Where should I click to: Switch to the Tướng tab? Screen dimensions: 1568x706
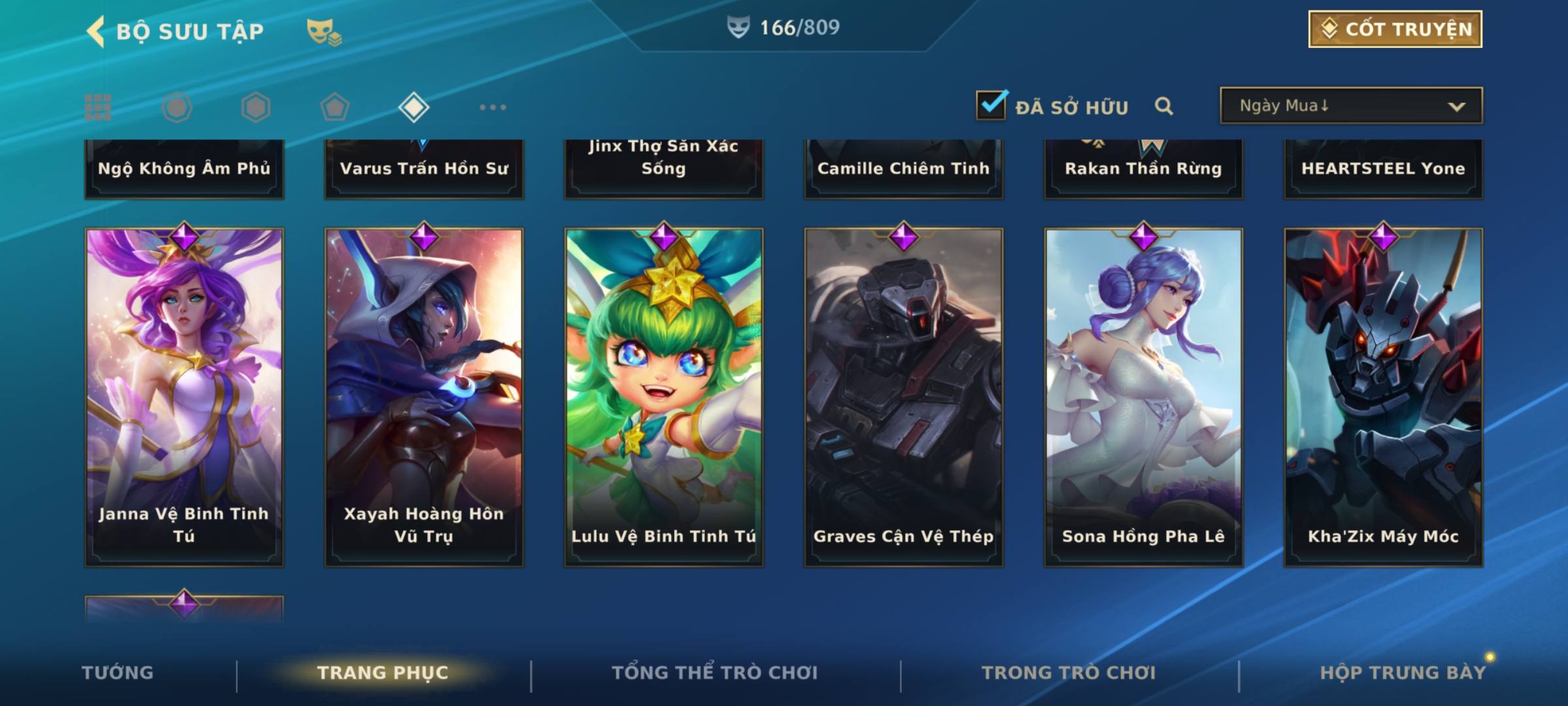click(118, 673)
